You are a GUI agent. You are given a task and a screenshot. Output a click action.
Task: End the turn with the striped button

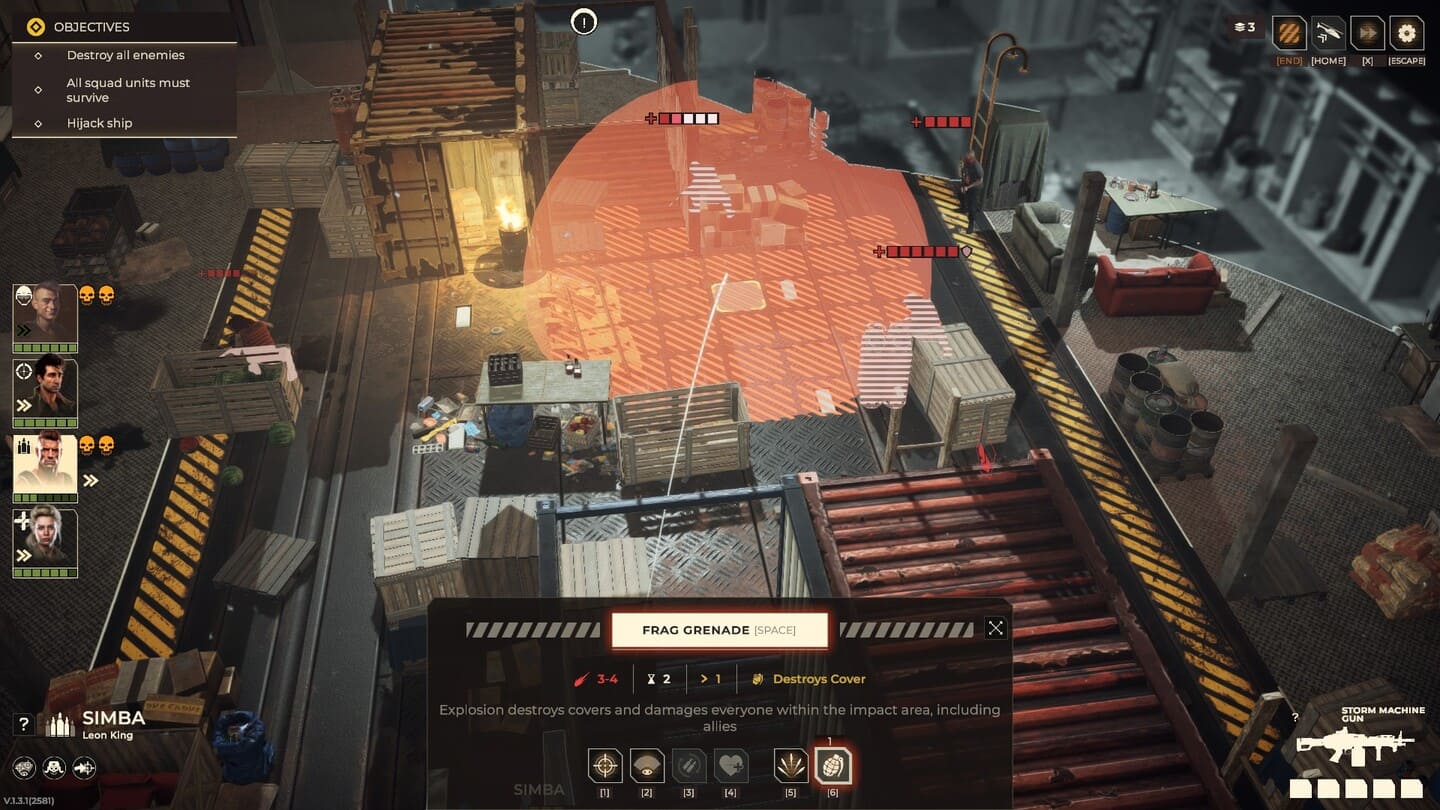point(1289,33)
